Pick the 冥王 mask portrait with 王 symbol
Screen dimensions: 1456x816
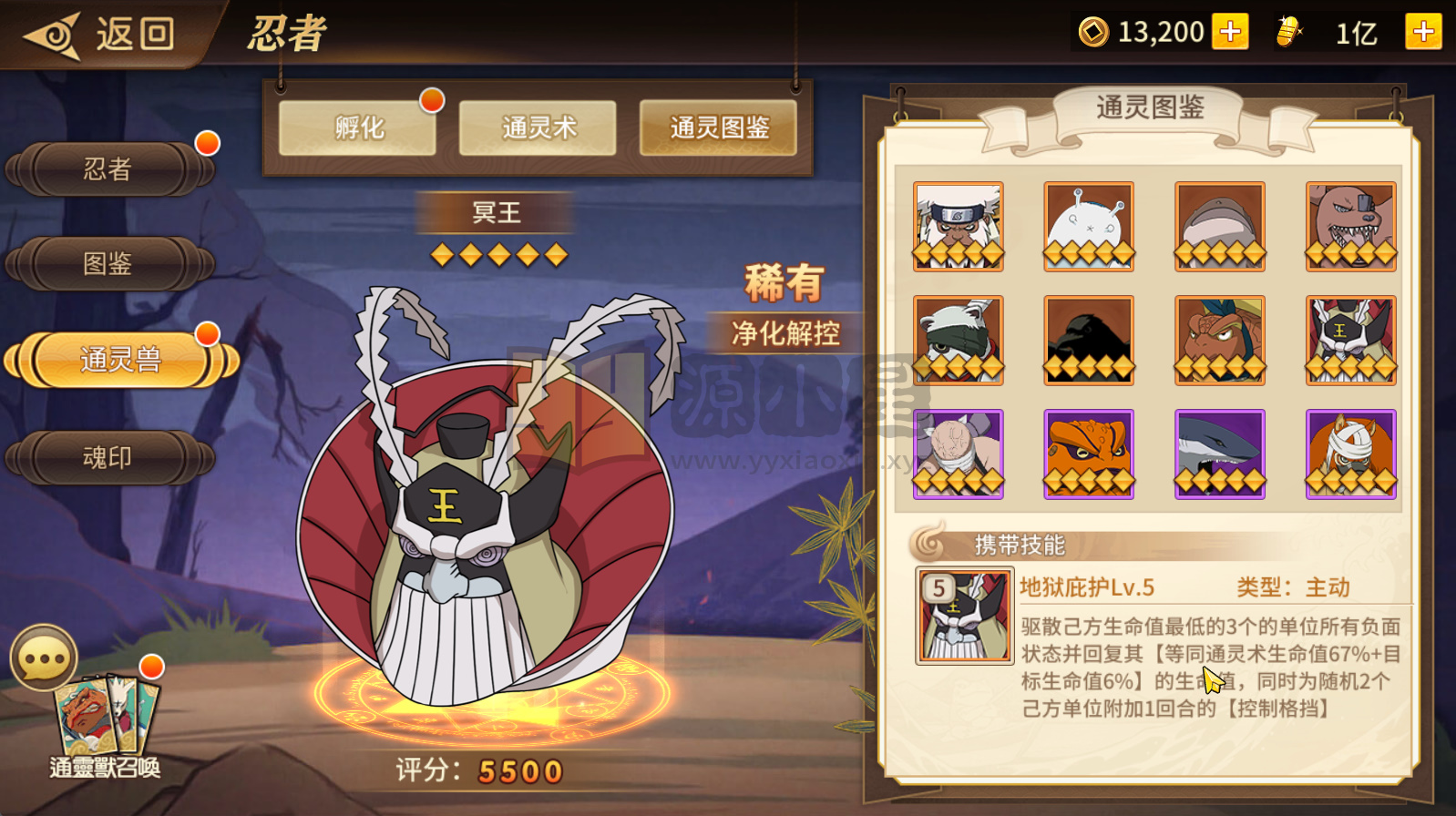tap(1350, 340)
